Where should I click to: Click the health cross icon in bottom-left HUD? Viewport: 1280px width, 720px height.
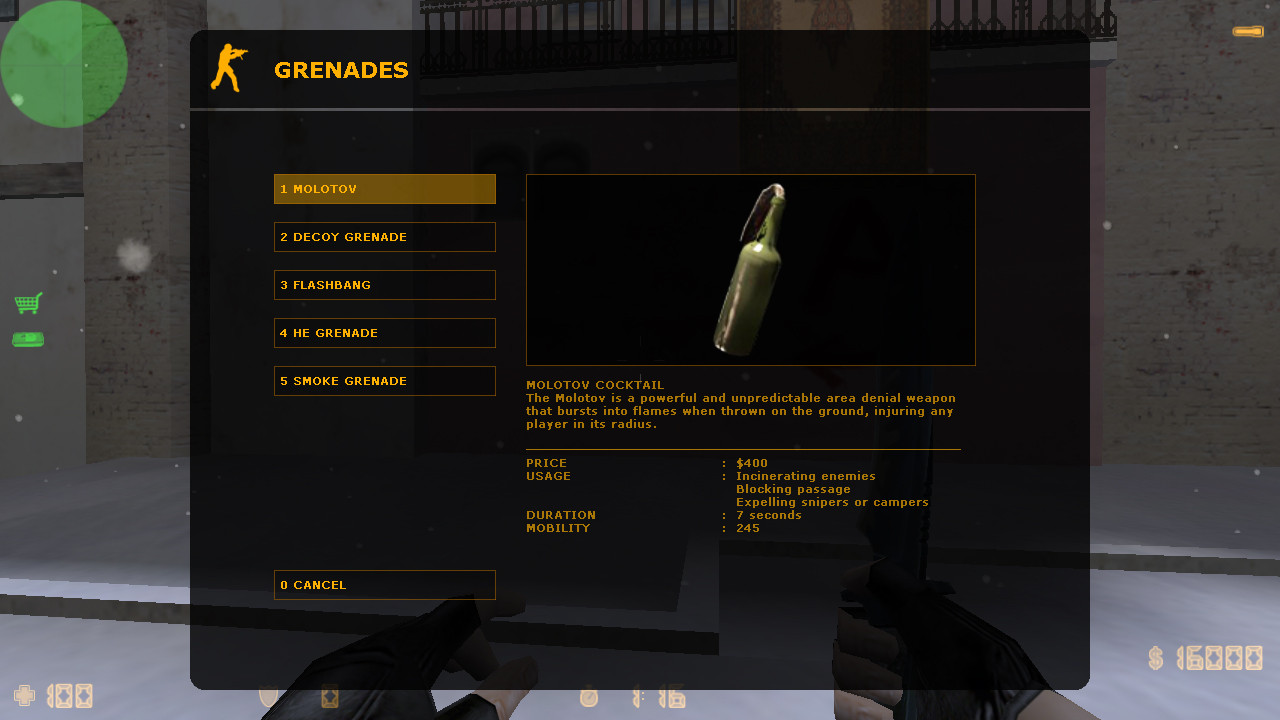[x=24, y=695]
